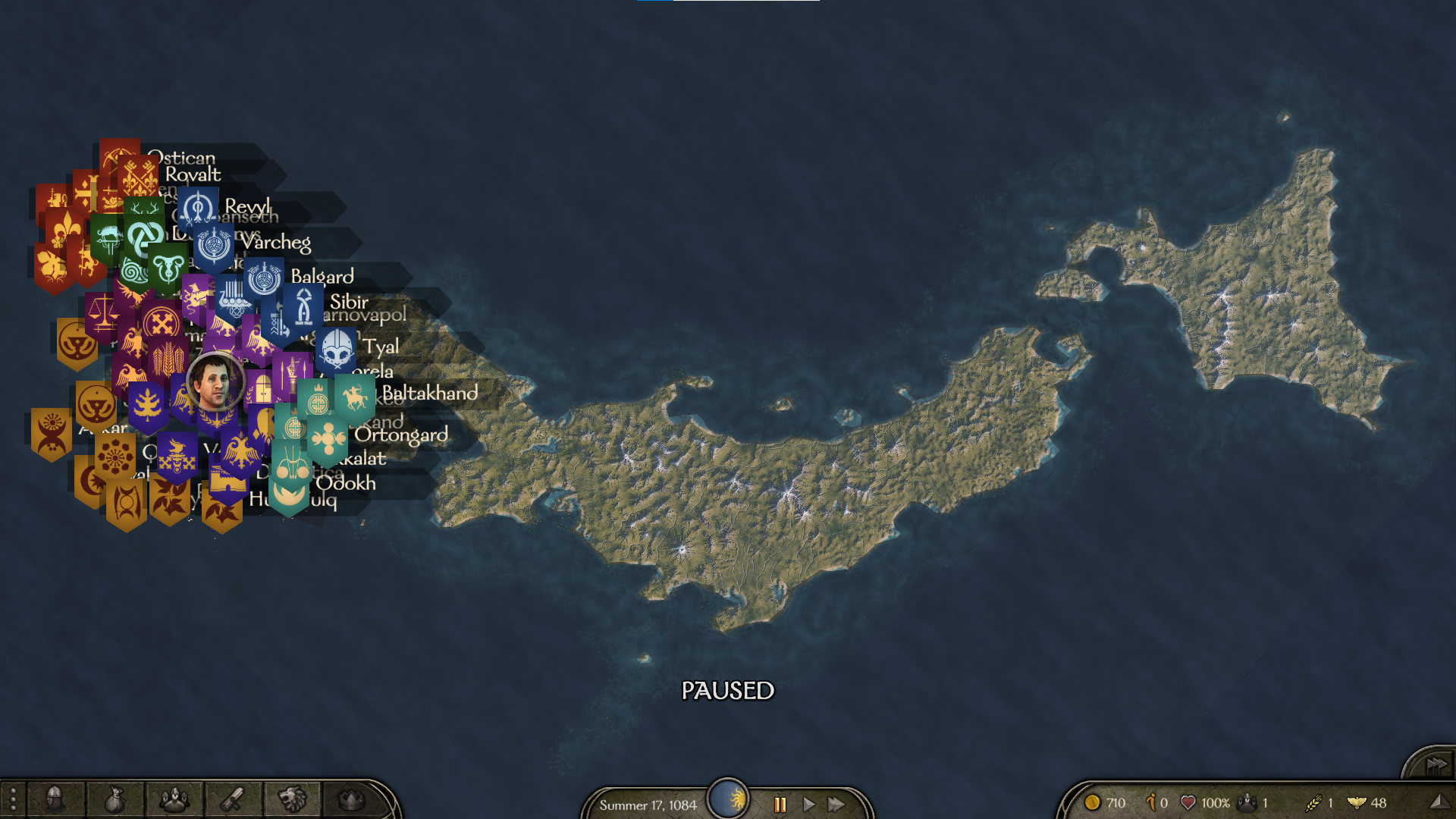
Task: Choose the Ortongard settlement nameplate
Action: [x=401, y=435]
